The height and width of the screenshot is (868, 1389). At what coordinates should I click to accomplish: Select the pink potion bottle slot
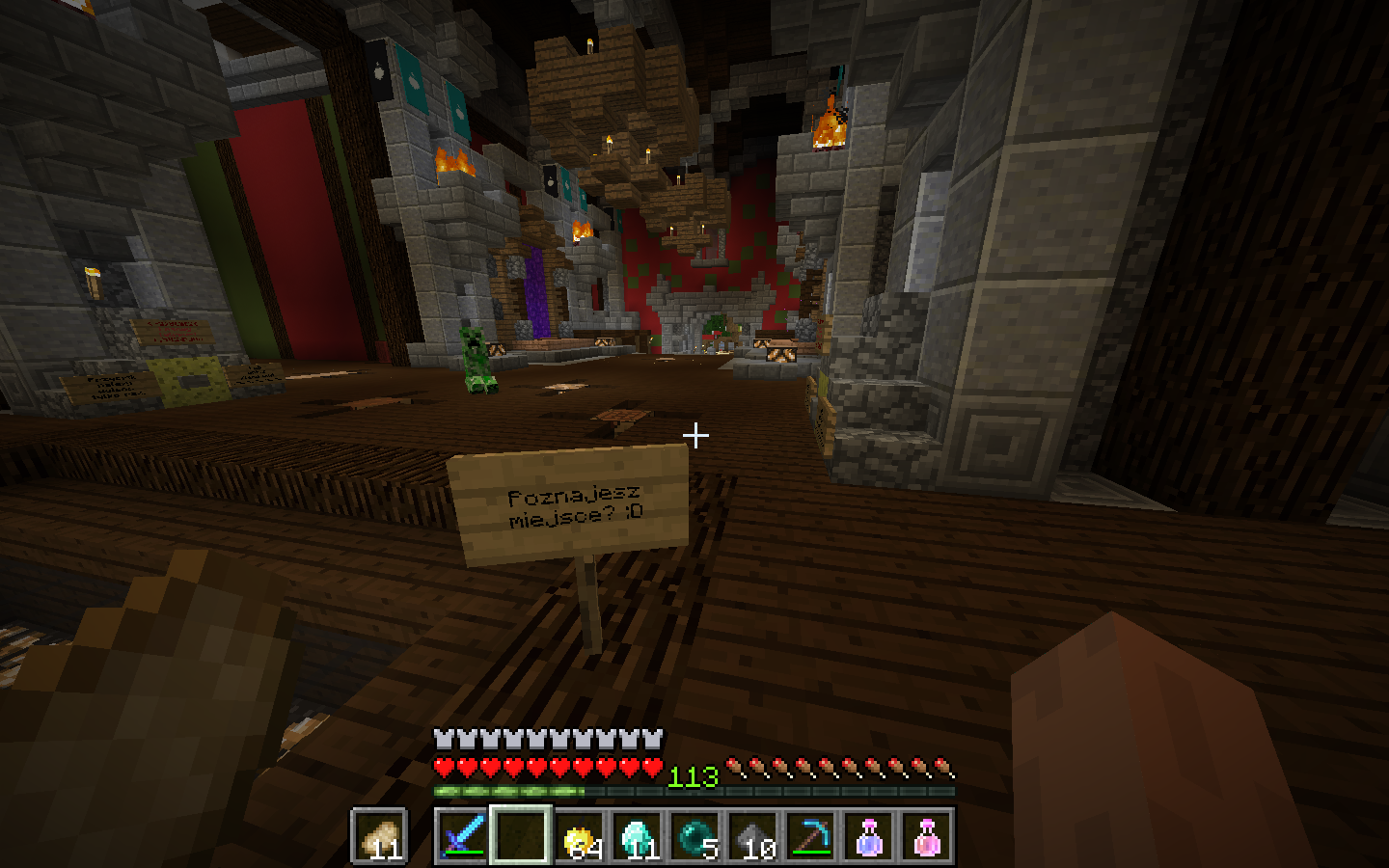coord(927,835)
